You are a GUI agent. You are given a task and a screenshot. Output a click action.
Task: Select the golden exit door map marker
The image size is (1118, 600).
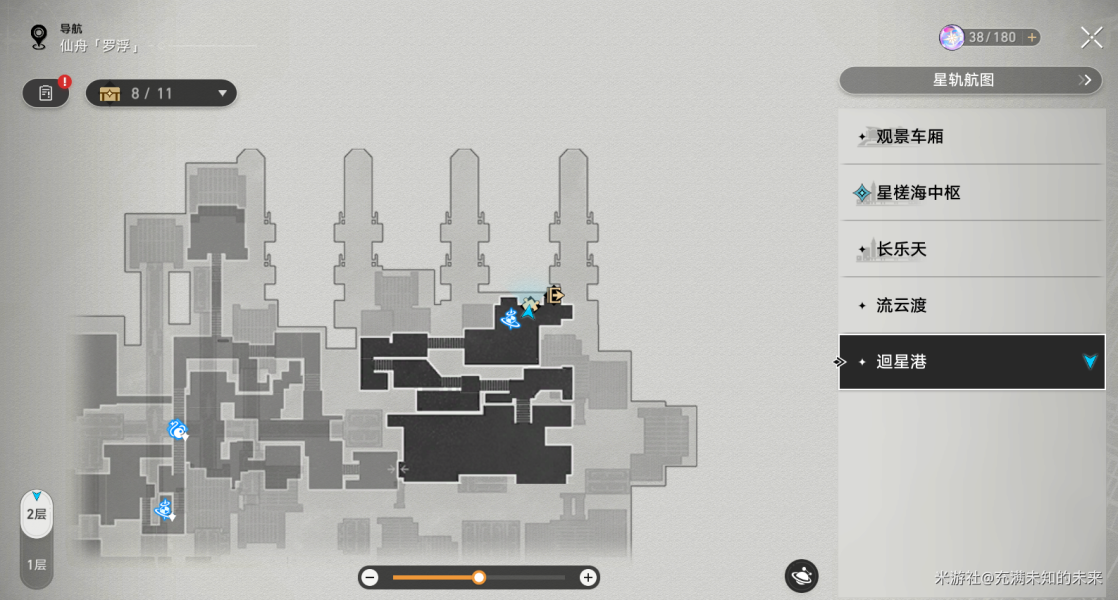coord(554,295)
